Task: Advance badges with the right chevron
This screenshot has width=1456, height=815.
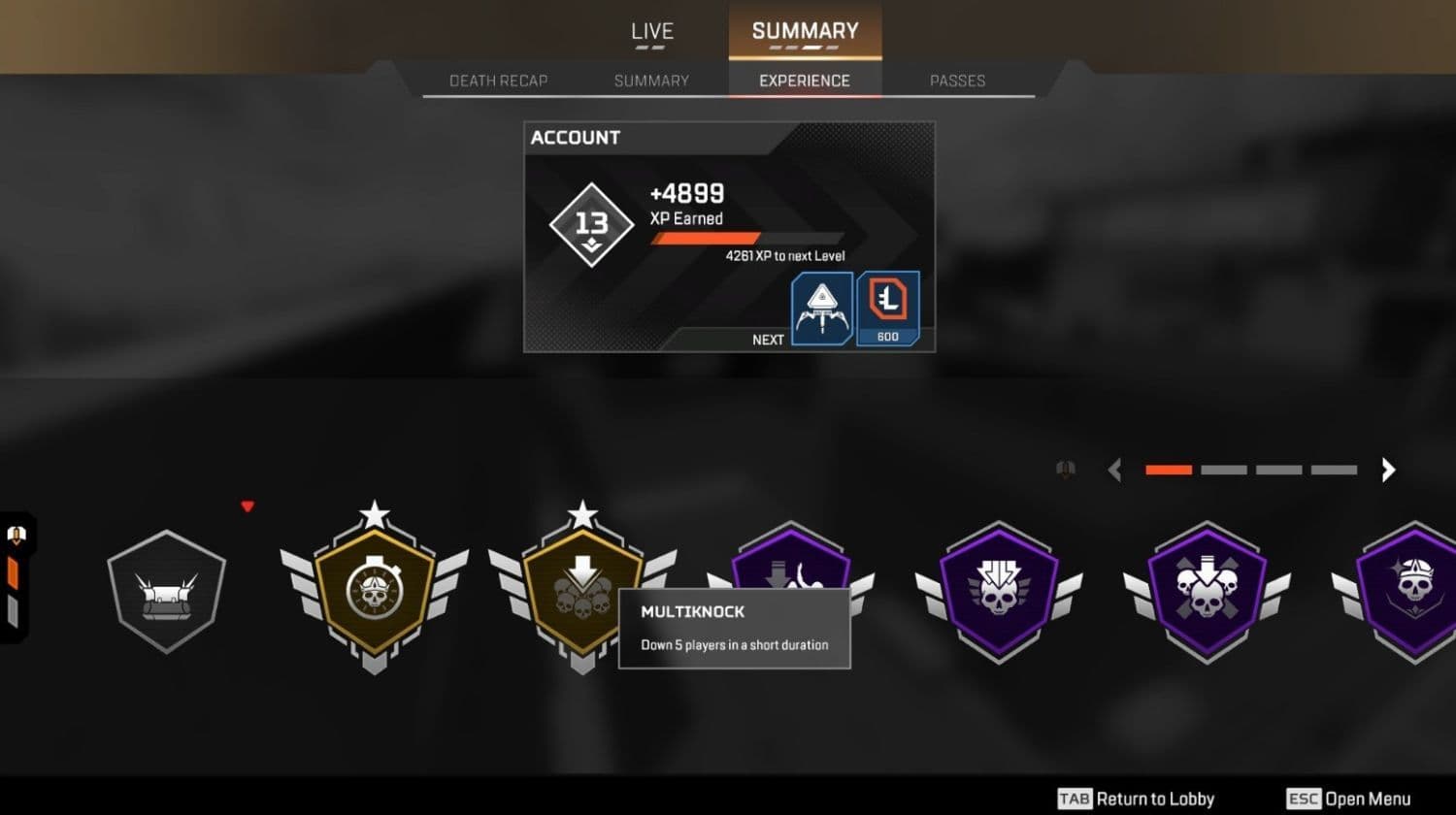Action: click(x=1388, y=470)
